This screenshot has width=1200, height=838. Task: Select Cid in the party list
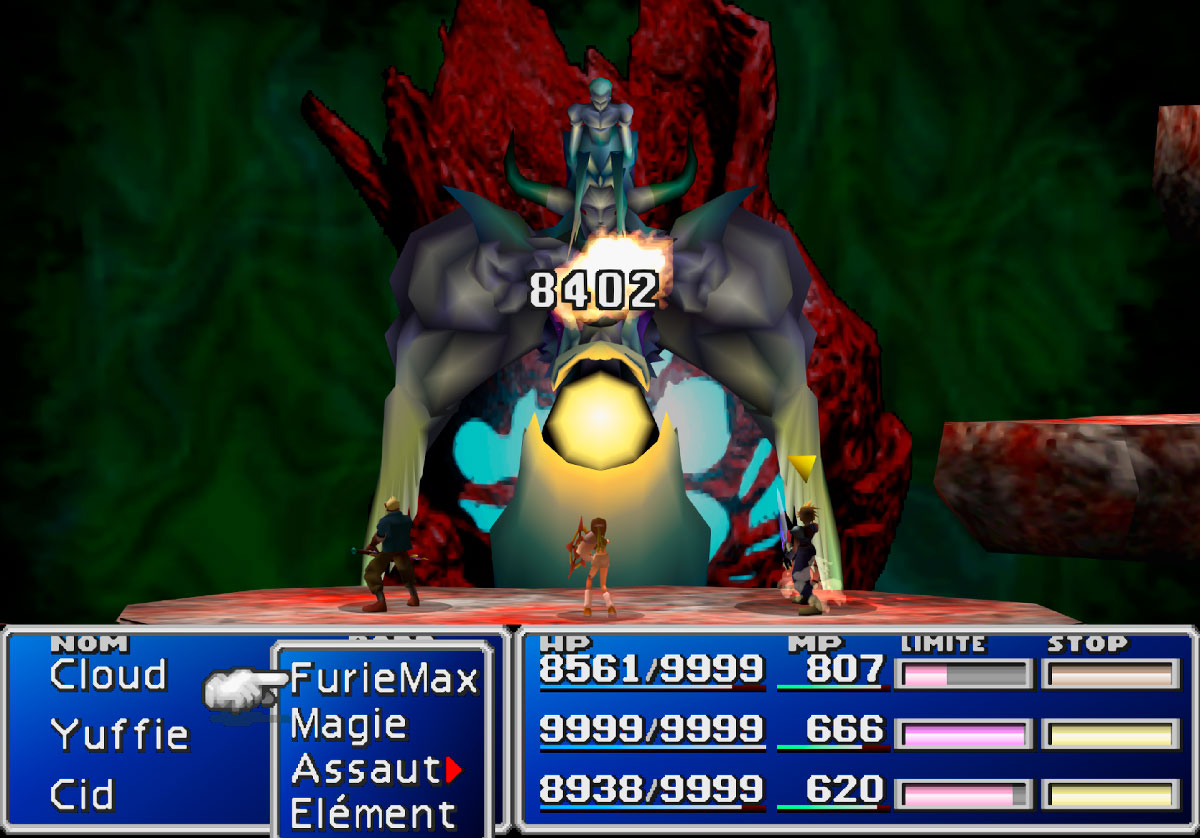82,795
